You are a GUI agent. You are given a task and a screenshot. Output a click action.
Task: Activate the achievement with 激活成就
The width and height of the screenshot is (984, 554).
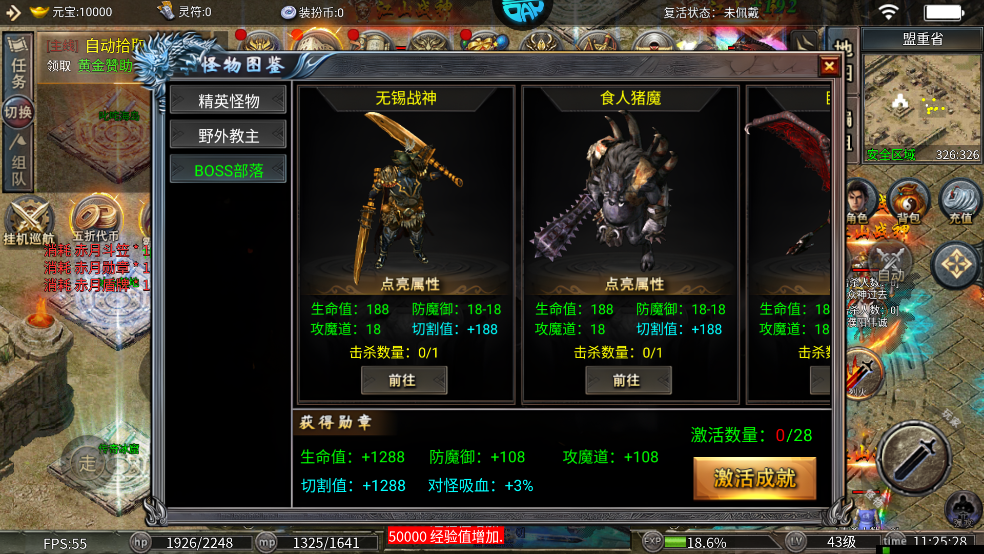755,478
